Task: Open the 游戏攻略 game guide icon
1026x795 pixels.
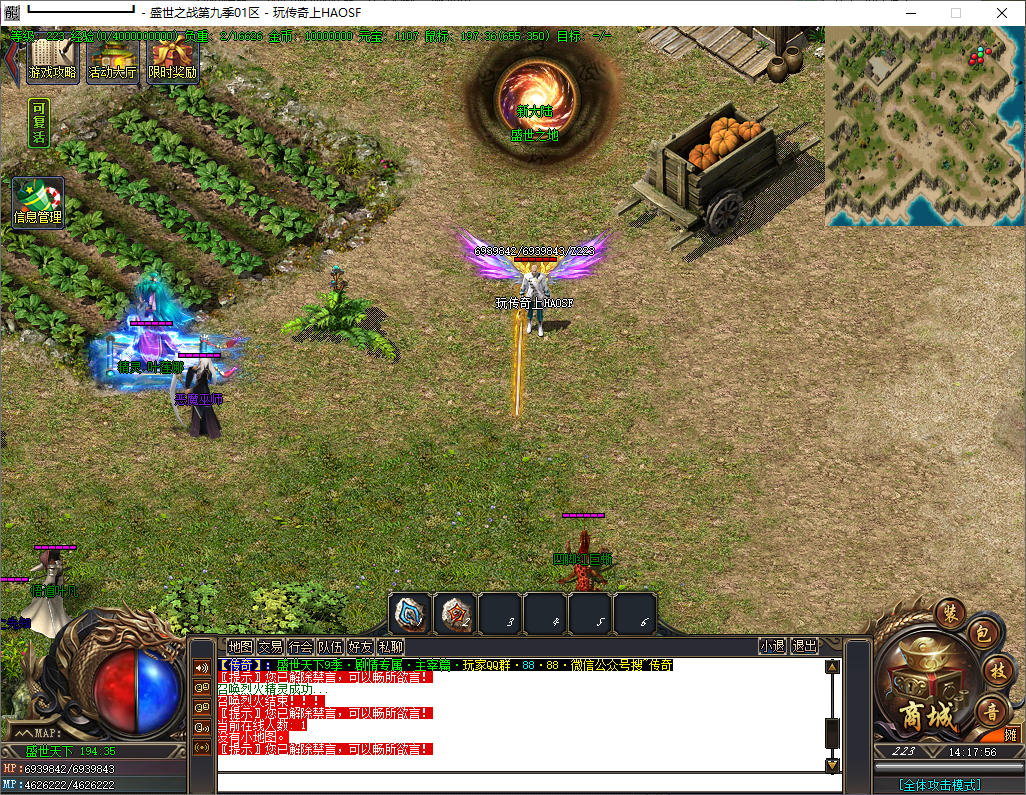Action: pos(53,62)
